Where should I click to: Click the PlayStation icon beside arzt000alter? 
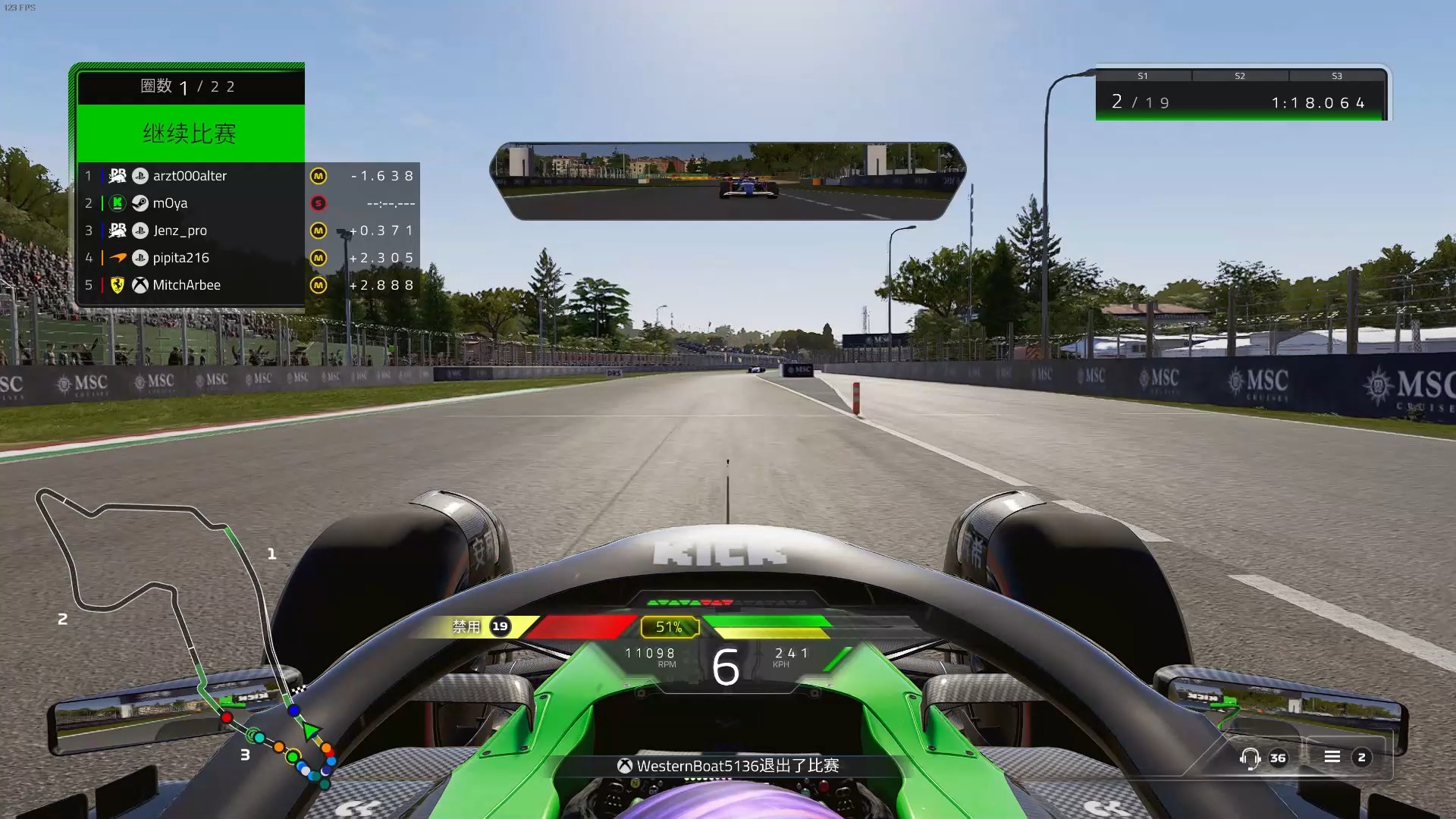click(139, 176)
